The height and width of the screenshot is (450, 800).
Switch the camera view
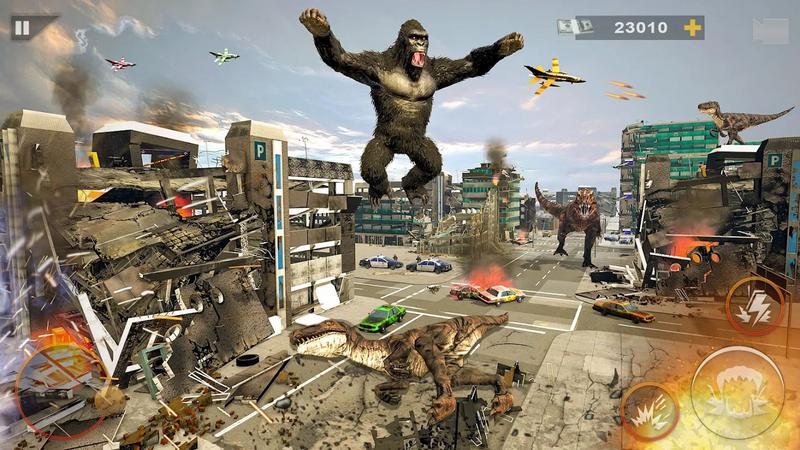(770, 30)
